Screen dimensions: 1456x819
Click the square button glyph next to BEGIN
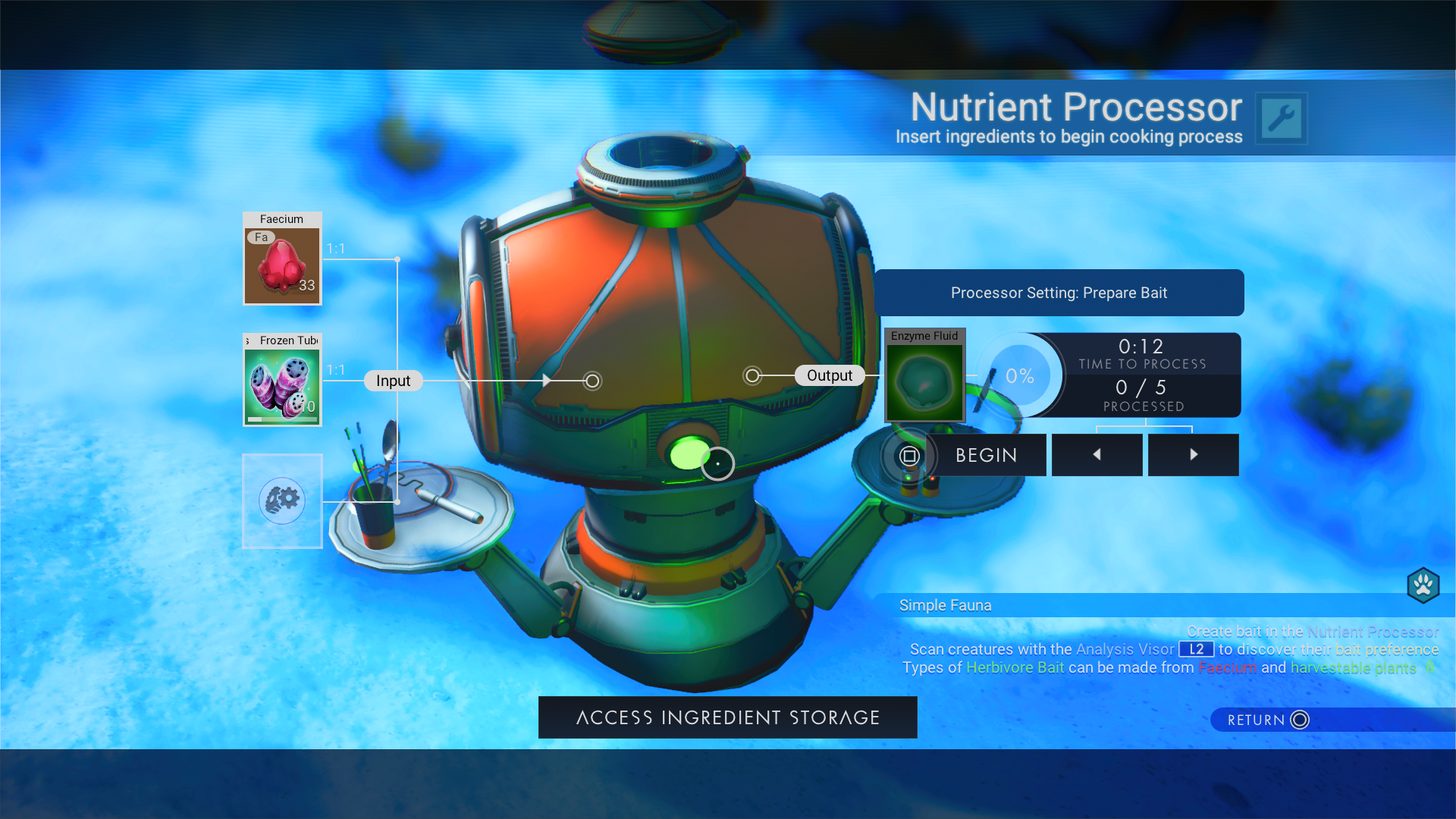(909, 455)
